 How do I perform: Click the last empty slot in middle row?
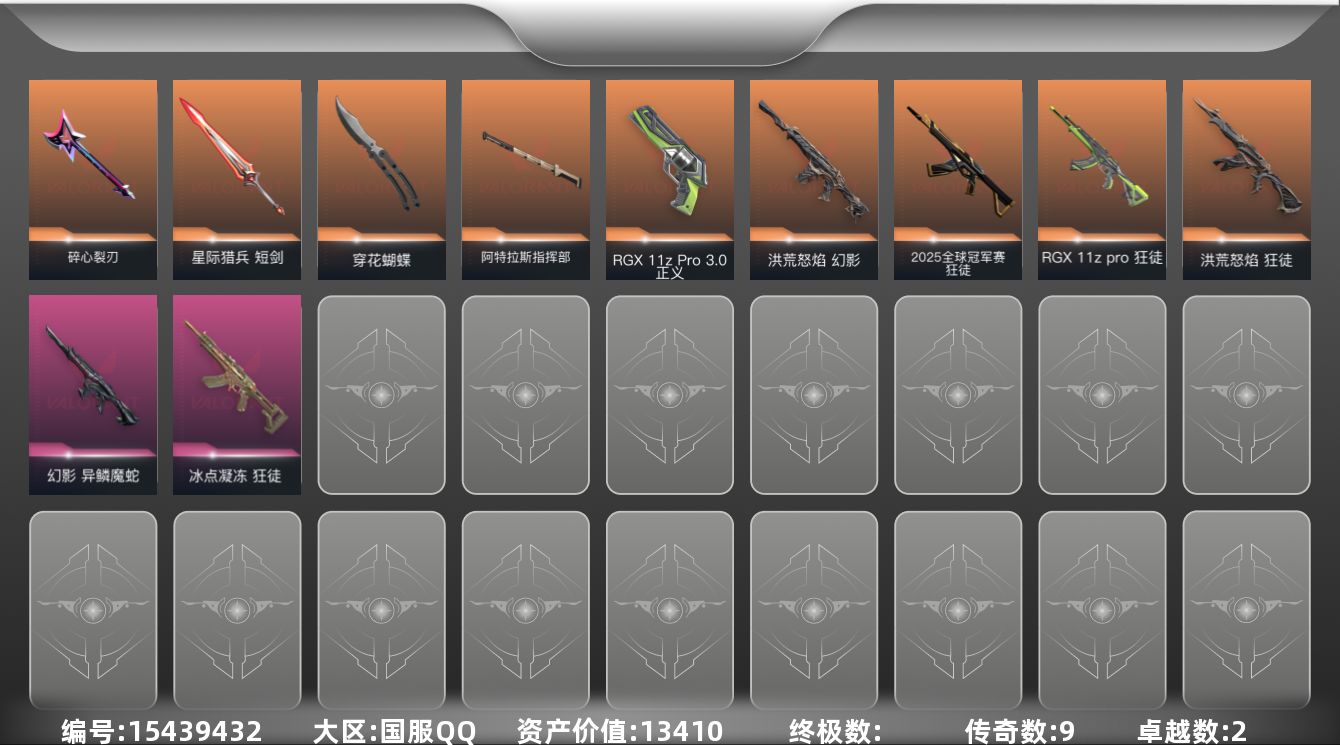click(x=1246, y=395)
